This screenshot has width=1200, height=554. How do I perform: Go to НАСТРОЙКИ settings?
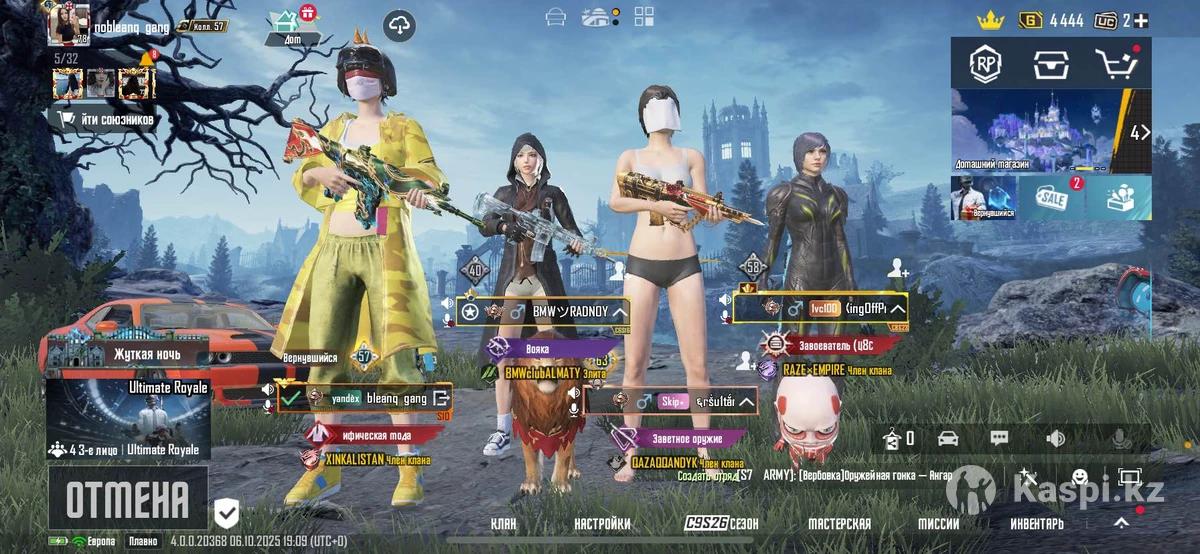[x=602, y=524]
